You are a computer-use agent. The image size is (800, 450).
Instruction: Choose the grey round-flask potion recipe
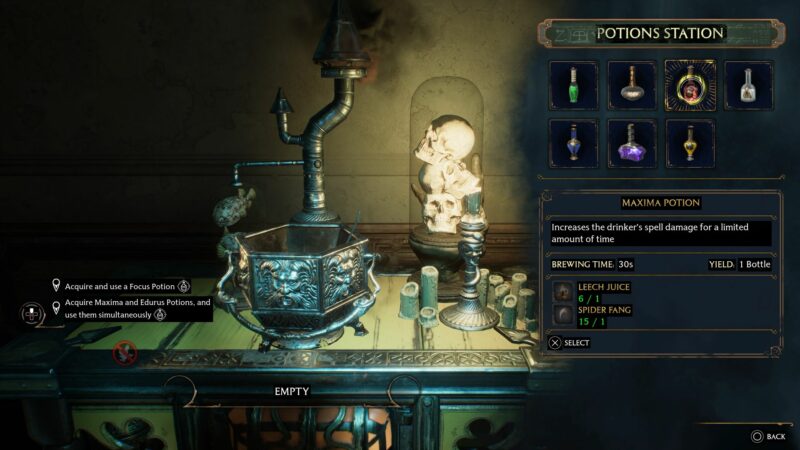(x=632, y=85)
